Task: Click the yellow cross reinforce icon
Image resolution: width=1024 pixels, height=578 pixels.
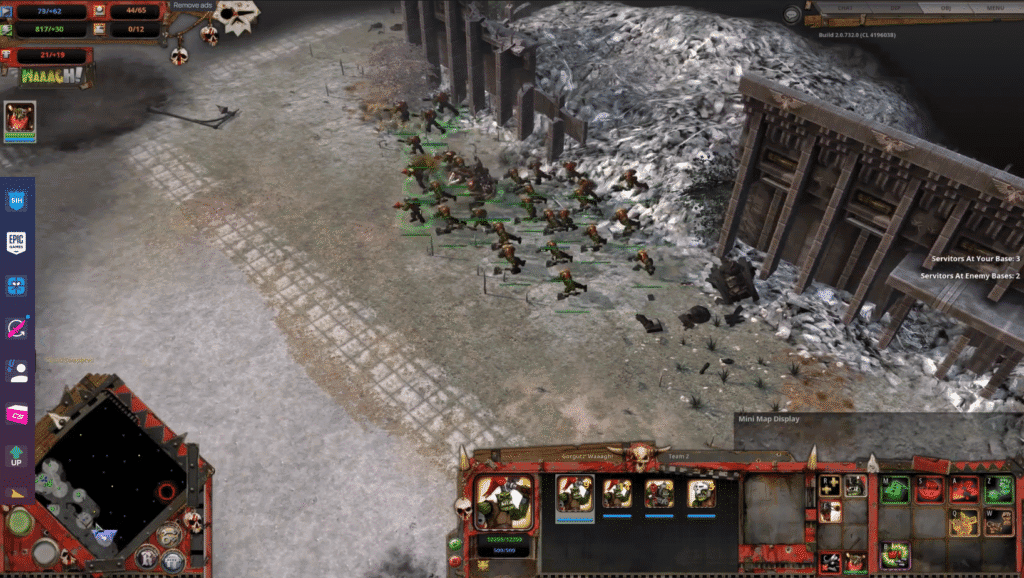Action: coord(829,485)
